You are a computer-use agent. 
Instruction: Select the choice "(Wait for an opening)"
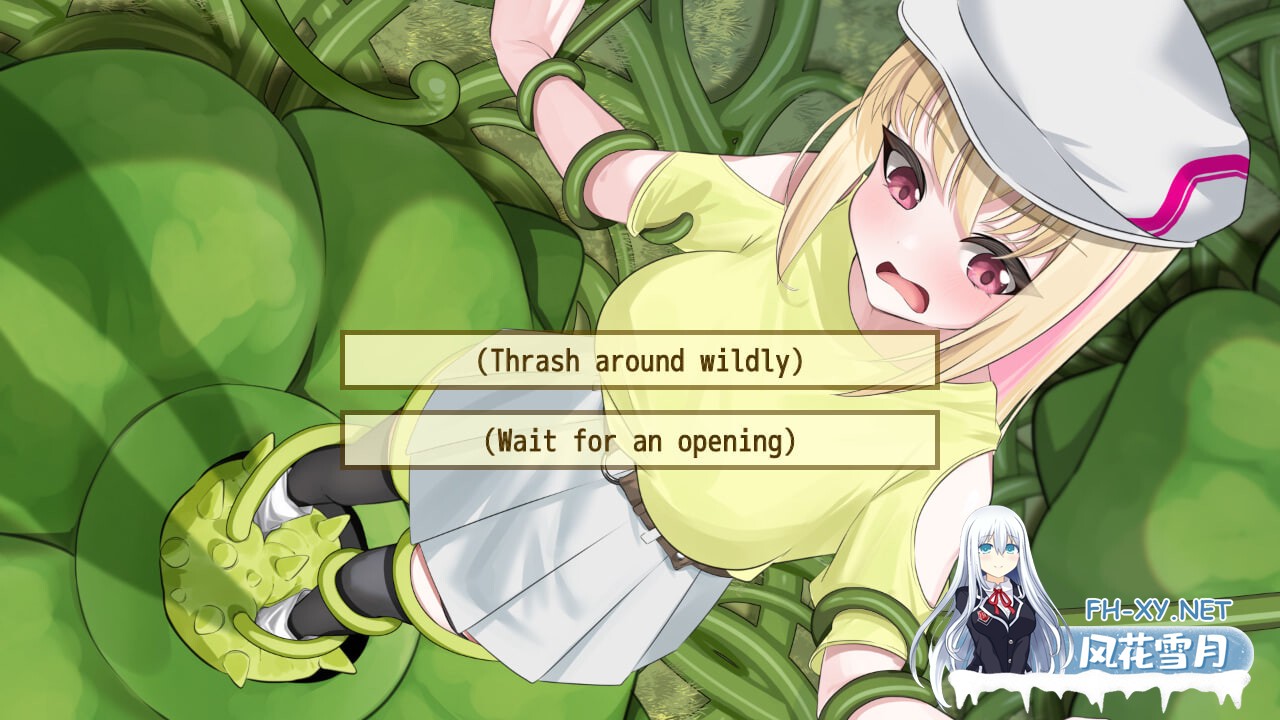coord(640,440)
